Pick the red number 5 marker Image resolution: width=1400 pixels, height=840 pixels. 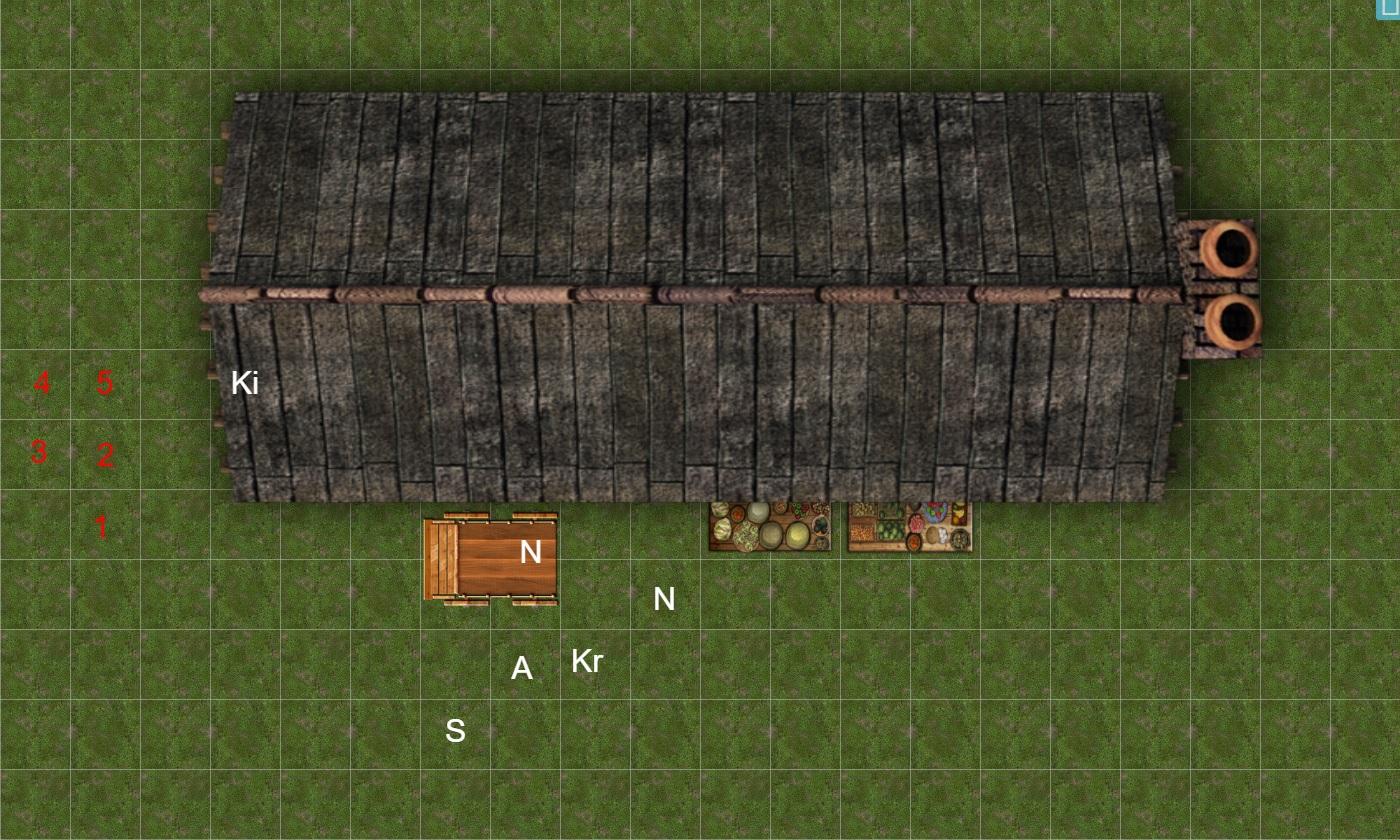105,382
